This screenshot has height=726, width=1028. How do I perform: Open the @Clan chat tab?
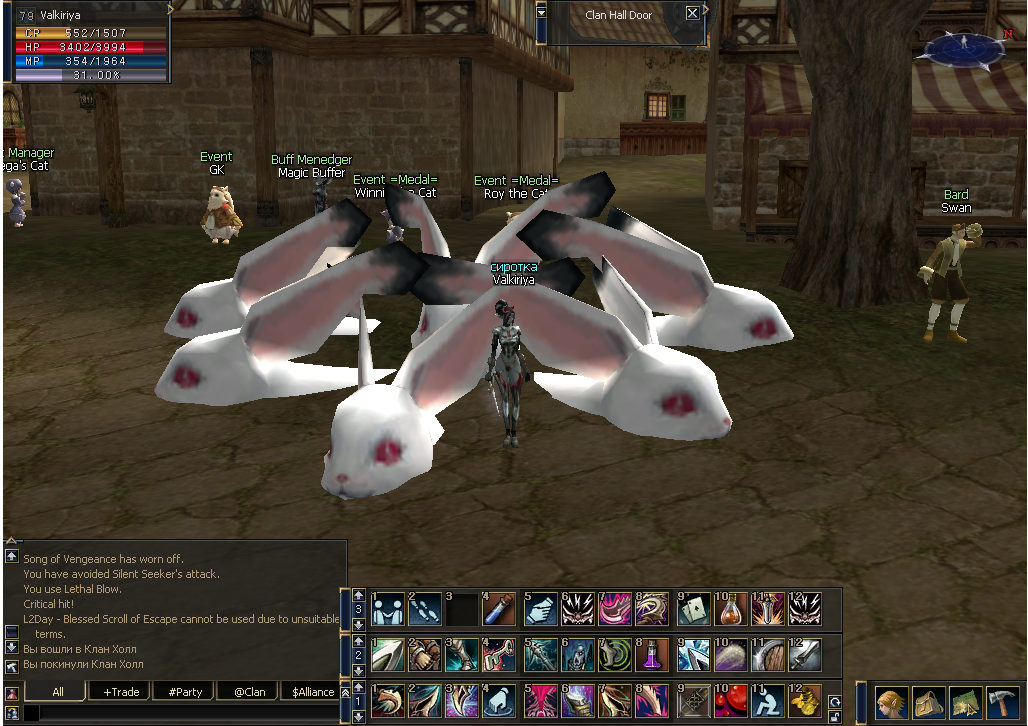pos(249,691)
